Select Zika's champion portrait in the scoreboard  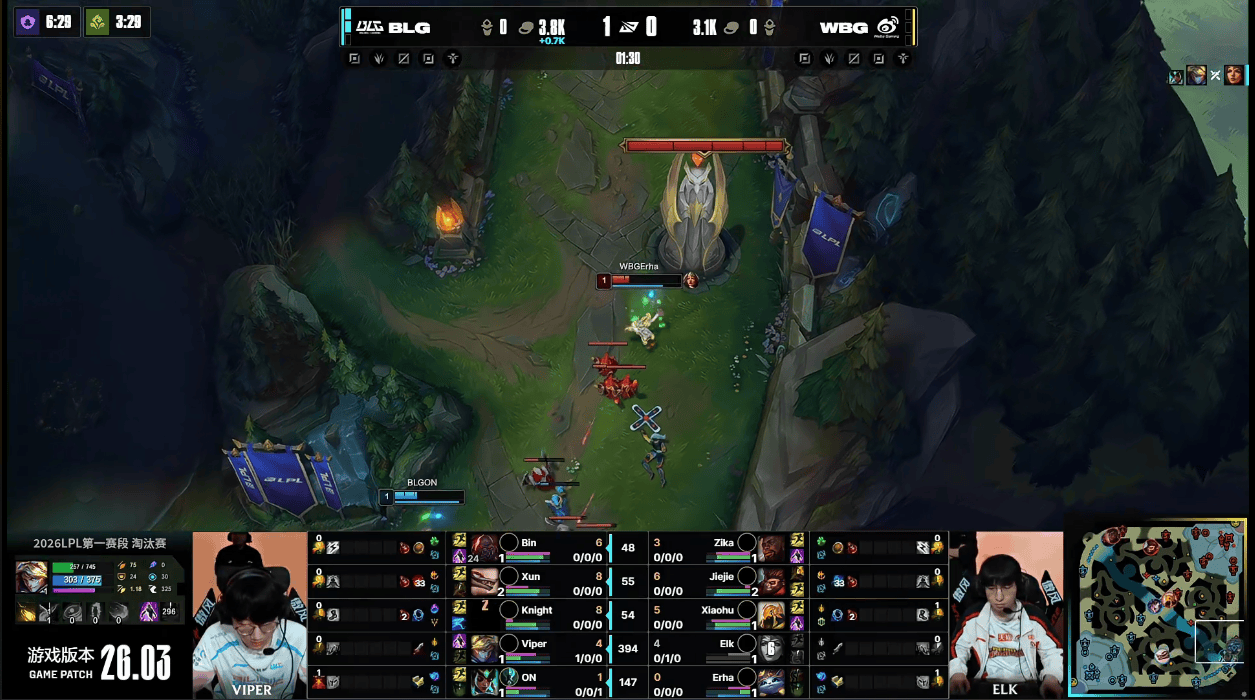coord(772,548)
